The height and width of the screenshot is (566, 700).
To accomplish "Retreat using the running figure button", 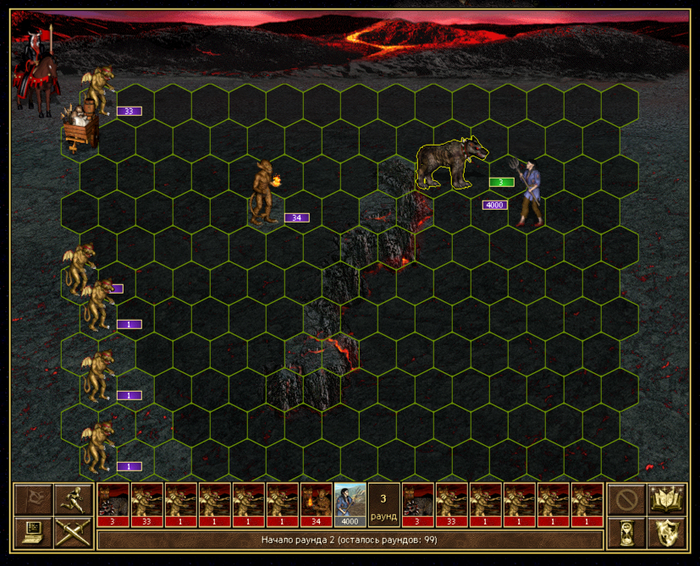I will coord(72,499).
